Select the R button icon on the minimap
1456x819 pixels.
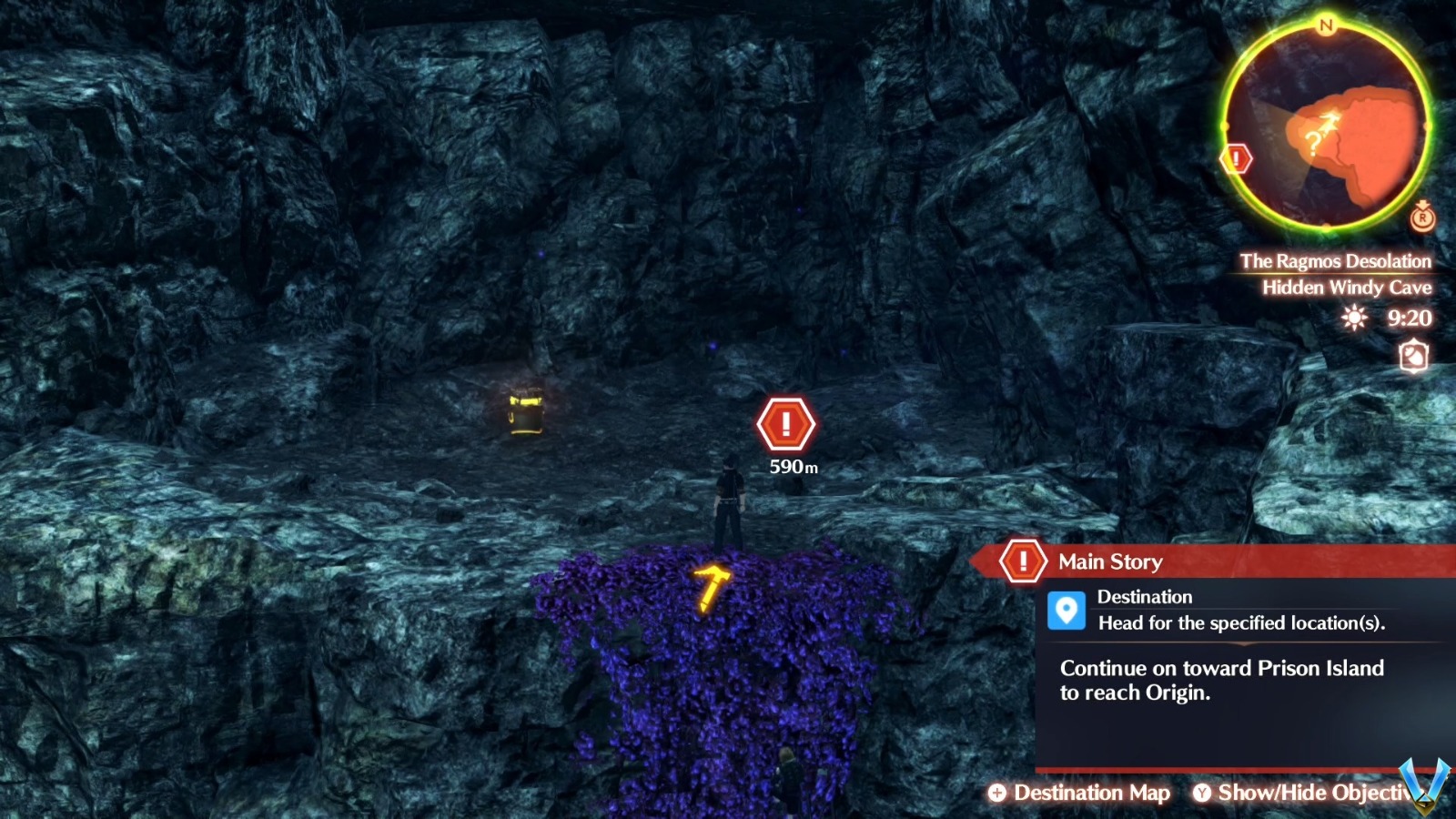1421,218
